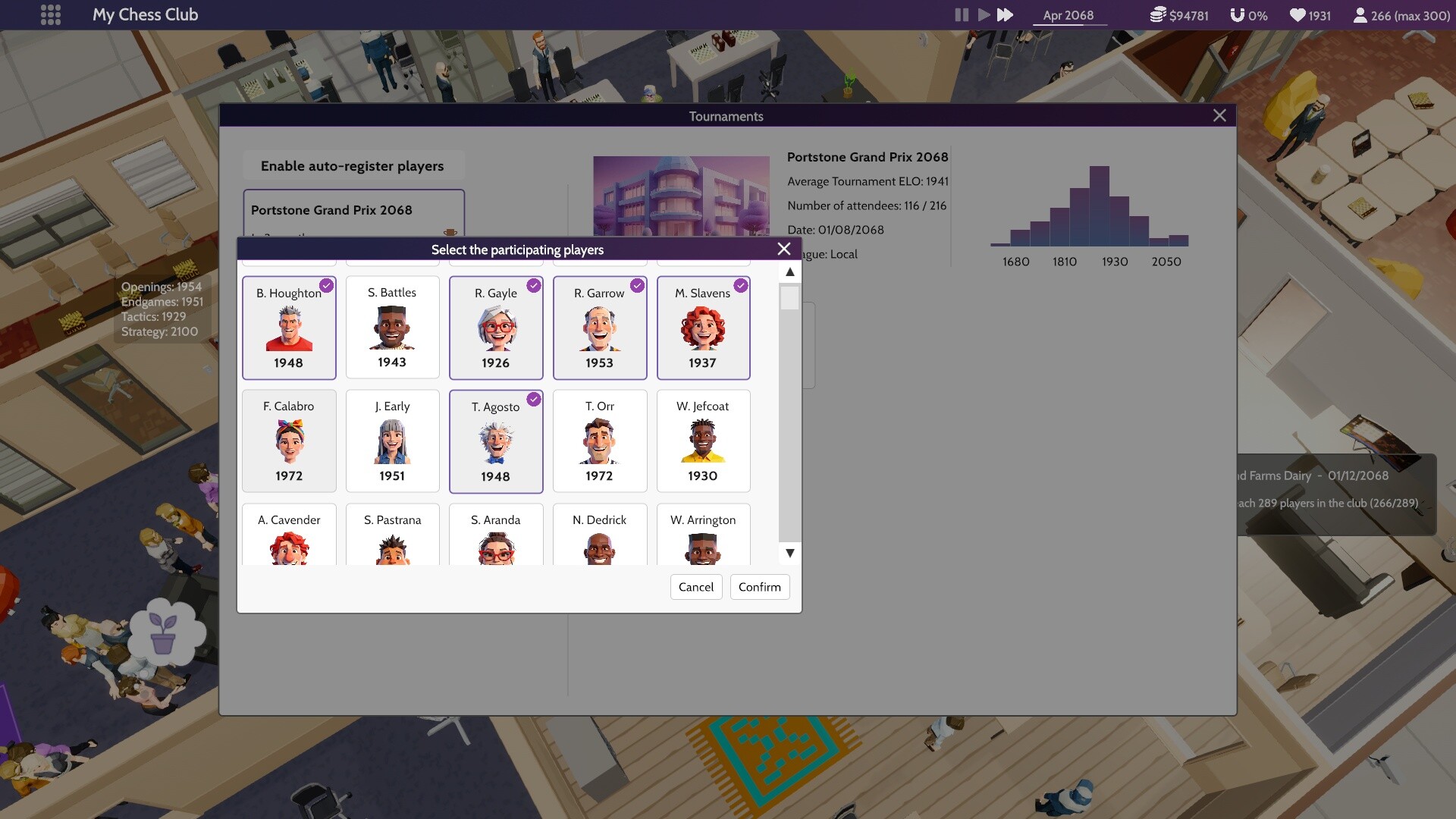This screenshot has height=819, width=1456.
Task: Resume play with the play icon
Action: click(x=984, y=14)
